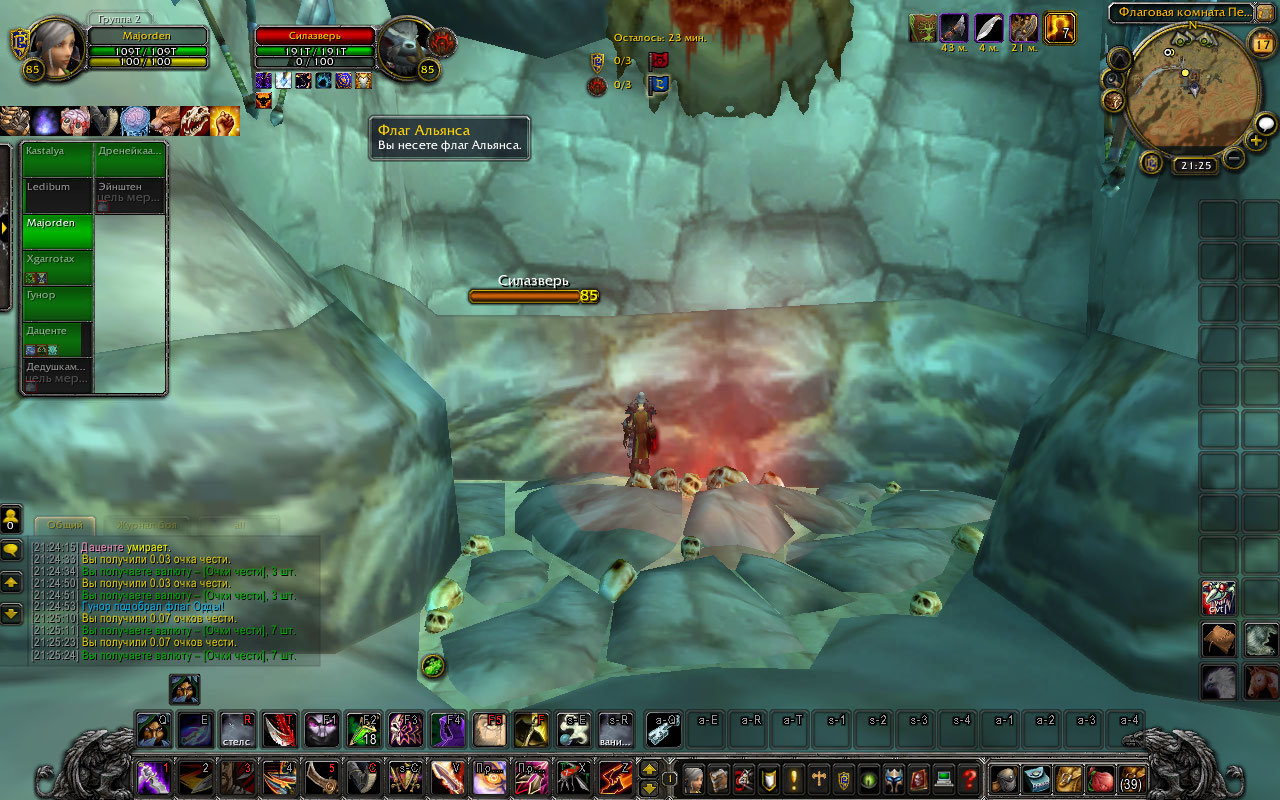The width and height of the screenshot is (1280, 800).
Task: Open the bag showing 39 free slots
Action: pyautogui.click(x=1132, y=779)
